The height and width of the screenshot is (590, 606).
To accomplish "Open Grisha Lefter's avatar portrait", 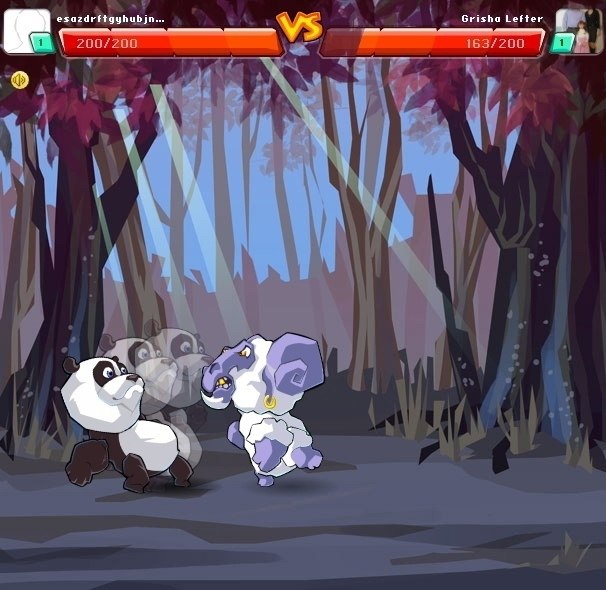I will [578, 29].
